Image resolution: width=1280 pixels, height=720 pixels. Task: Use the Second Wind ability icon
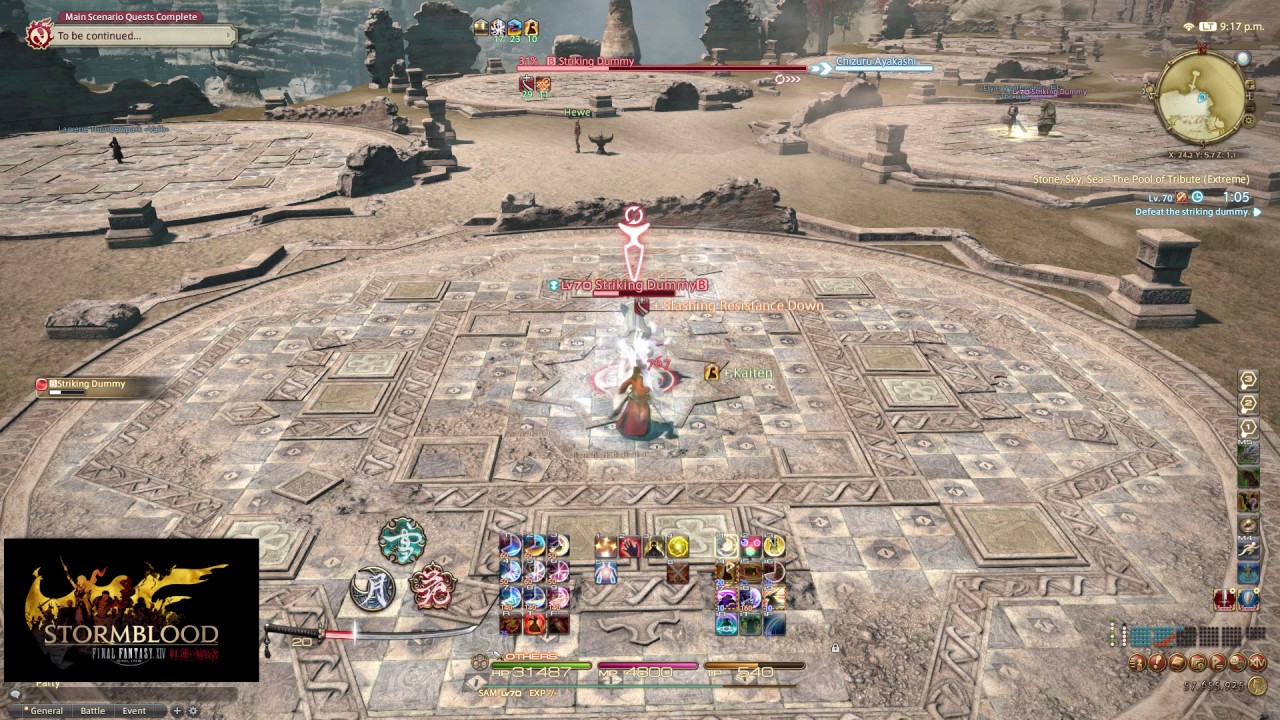coord(605,574)
